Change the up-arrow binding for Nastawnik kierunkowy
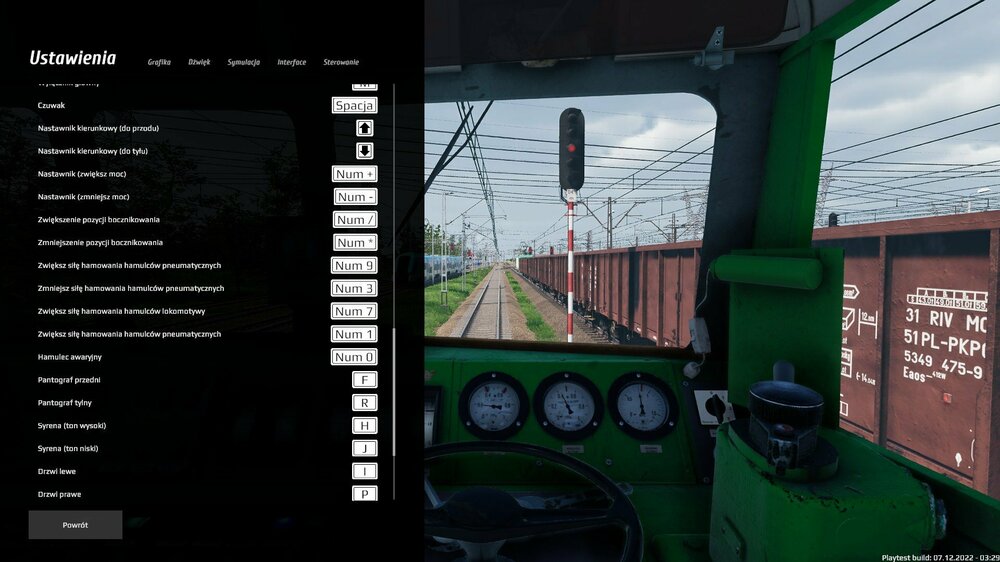 (365, 128)
